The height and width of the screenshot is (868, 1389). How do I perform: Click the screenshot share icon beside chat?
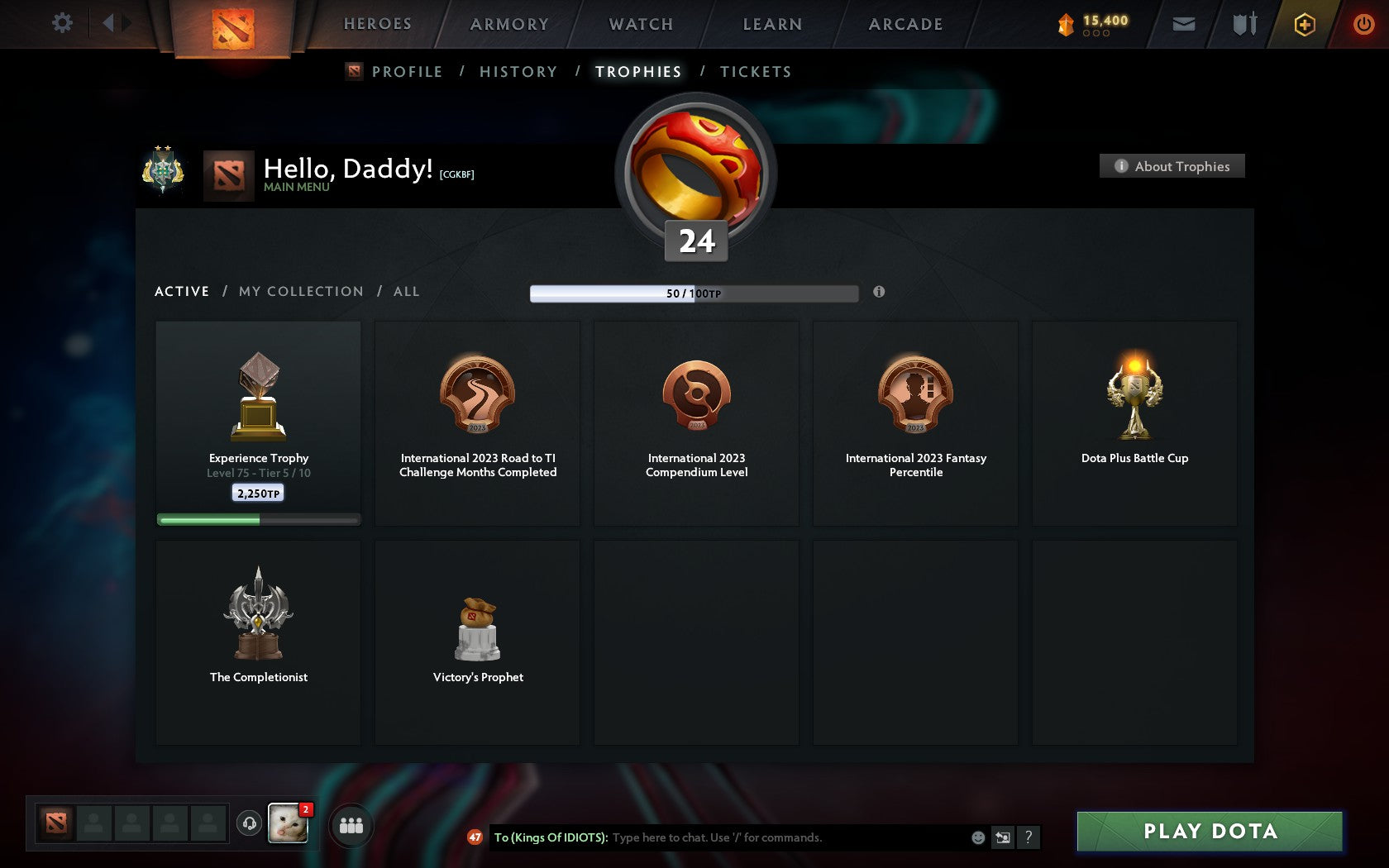(1003, 837)
